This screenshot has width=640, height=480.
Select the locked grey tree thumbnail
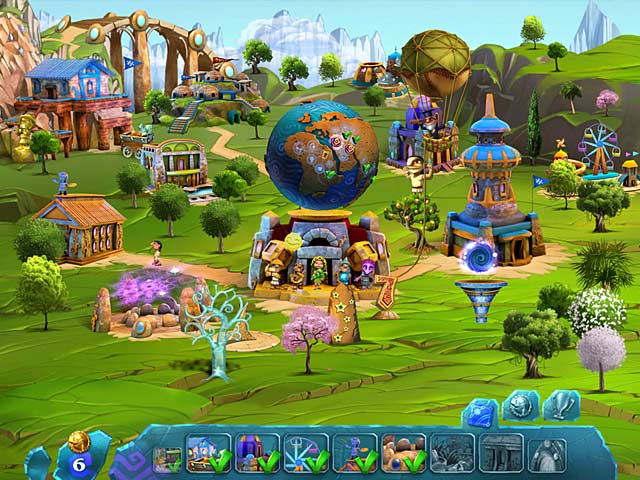pyautogui.click(x=452, y=452)
